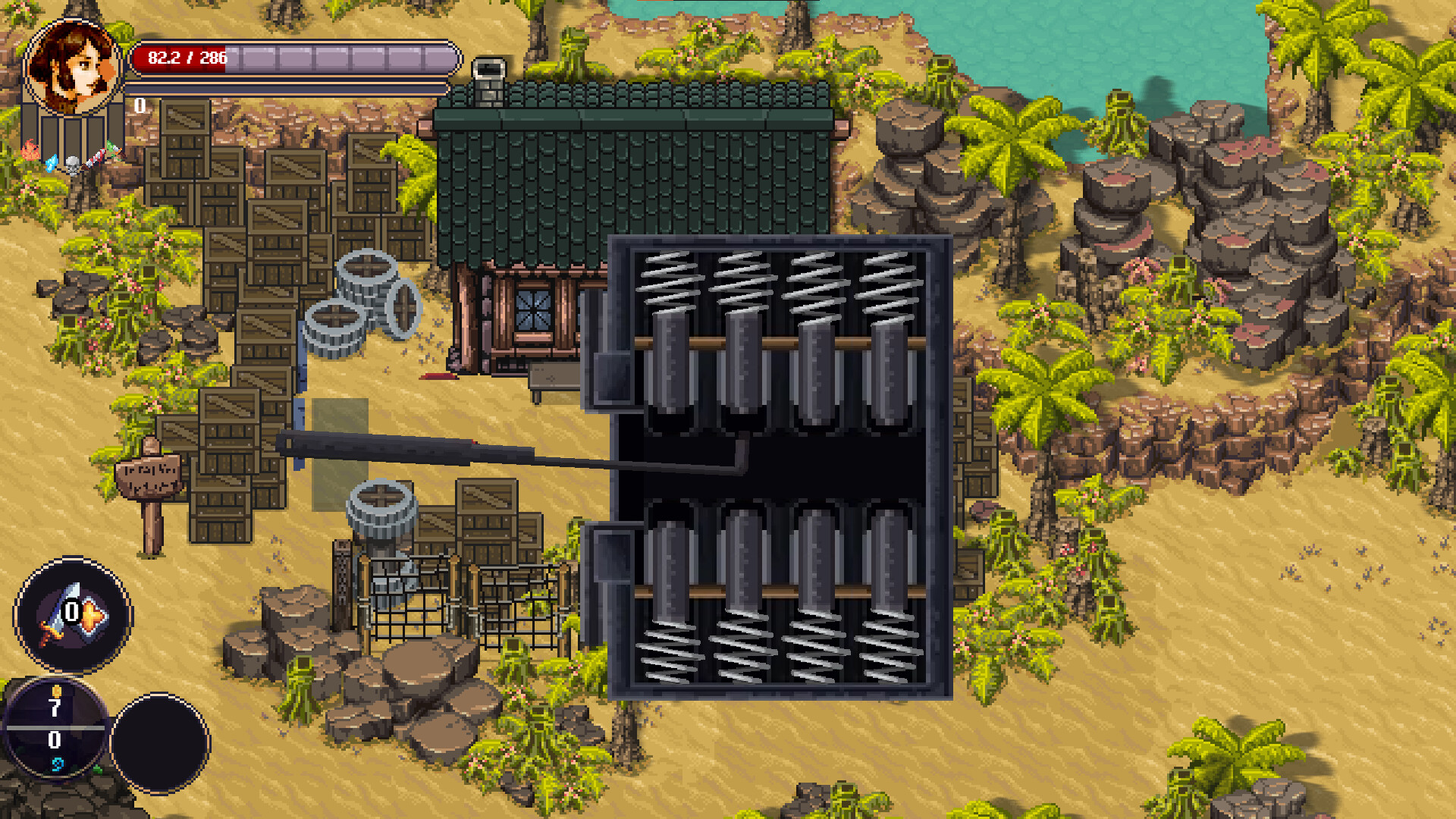Click the flame status effect icon
The height and width of the screenshot is (819, 1456).
point(30,149)
